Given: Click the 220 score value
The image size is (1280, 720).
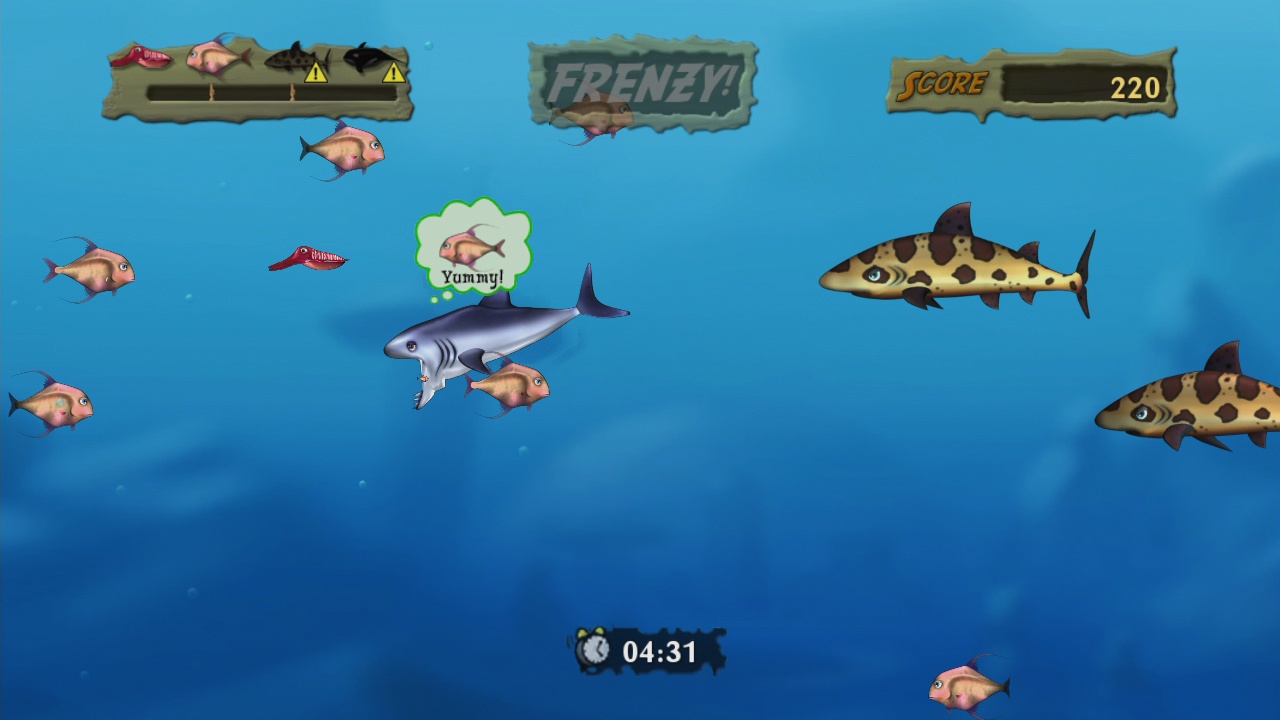Looking at the screenshot, I should [x=1138, y=87].
